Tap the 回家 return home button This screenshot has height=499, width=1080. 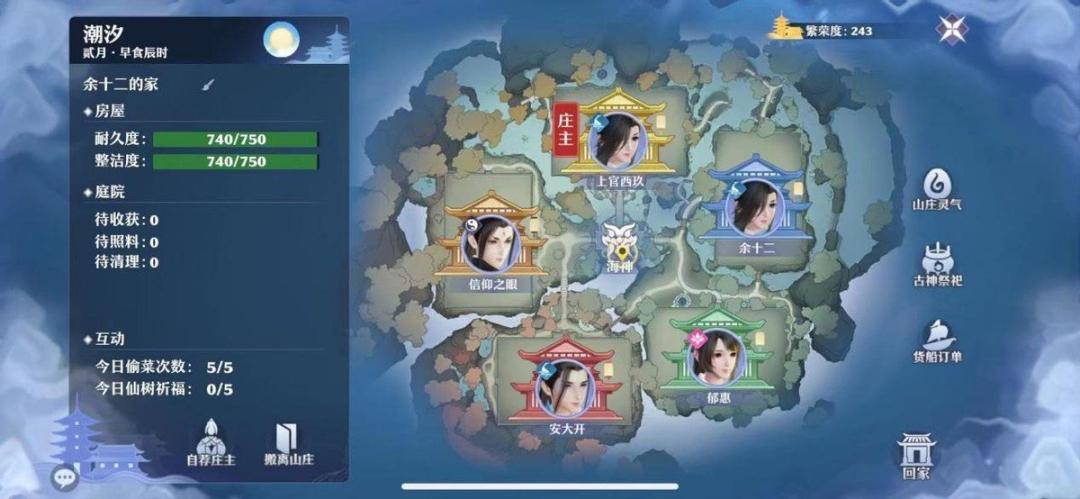[x=915, y=454]
